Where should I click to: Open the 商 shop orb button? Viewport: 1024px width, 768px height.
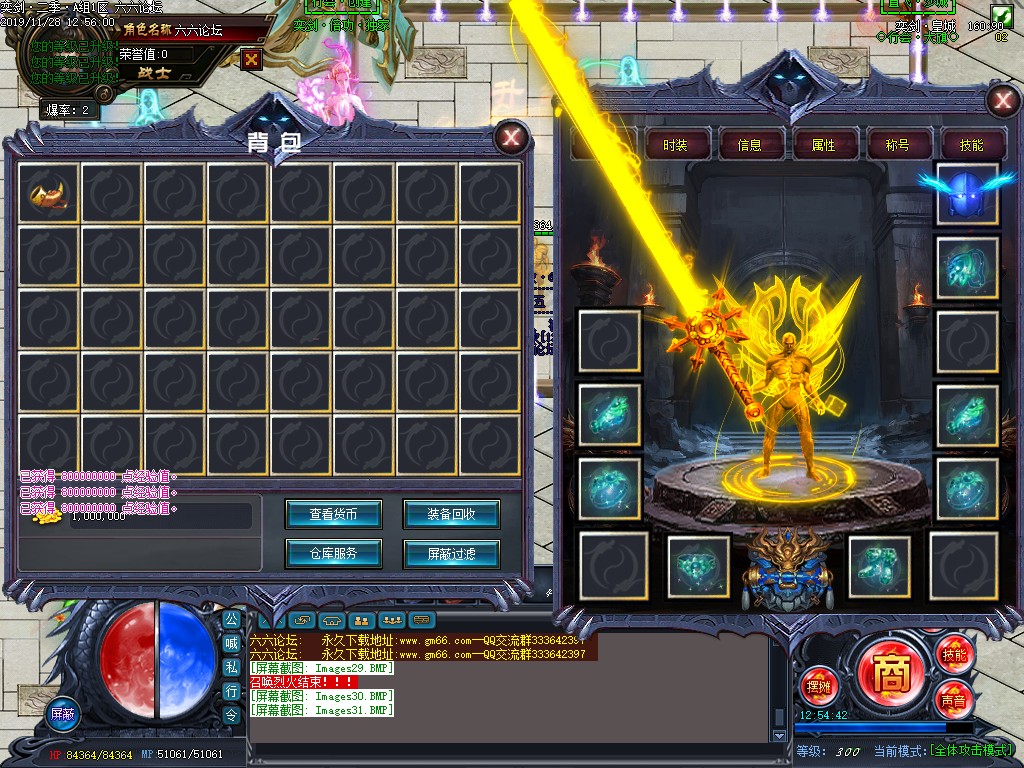[x=891, y=673]
